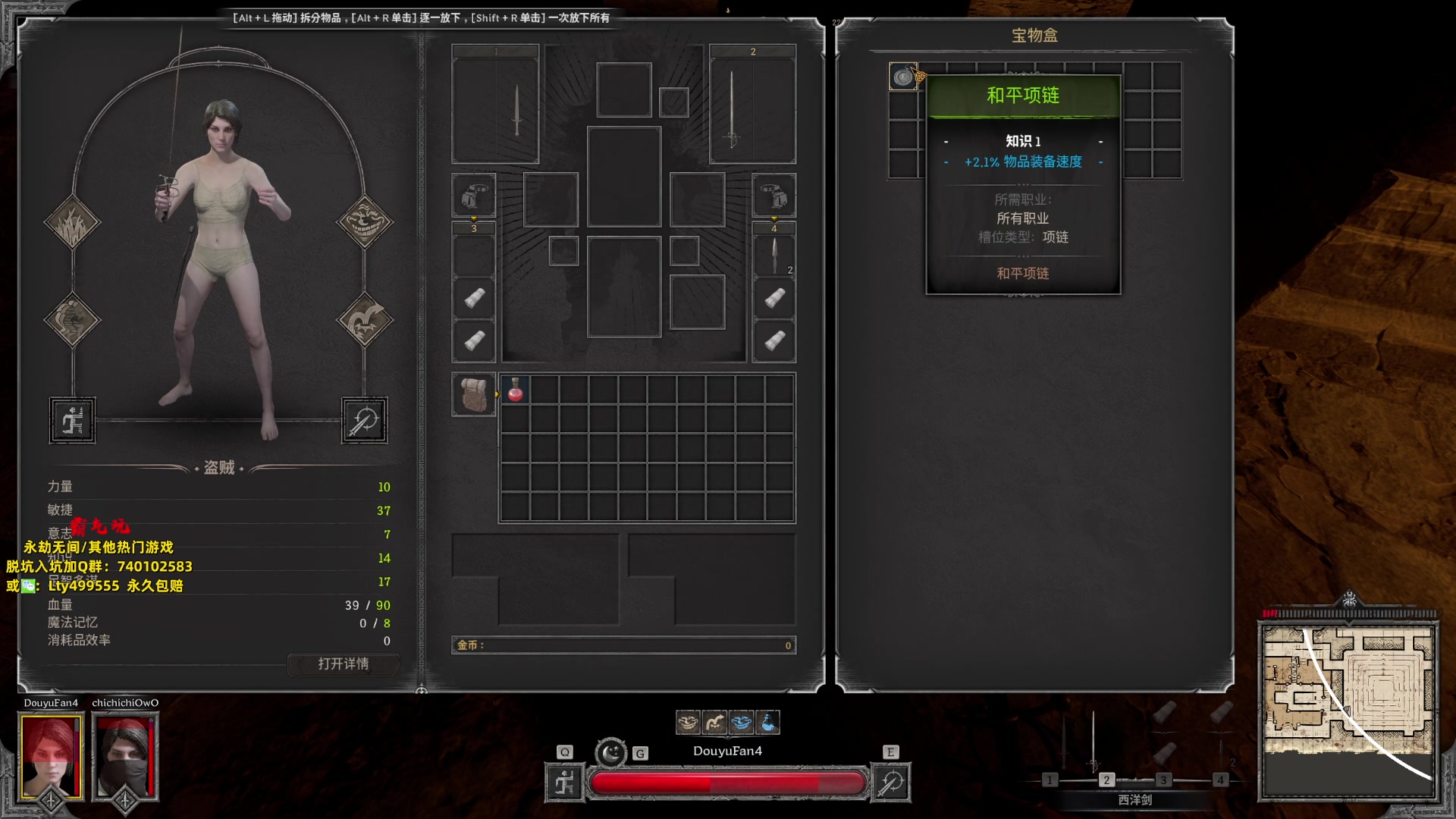Select the grinning mask perk diamond
The image size is (1456, 819).
point(365,221)
